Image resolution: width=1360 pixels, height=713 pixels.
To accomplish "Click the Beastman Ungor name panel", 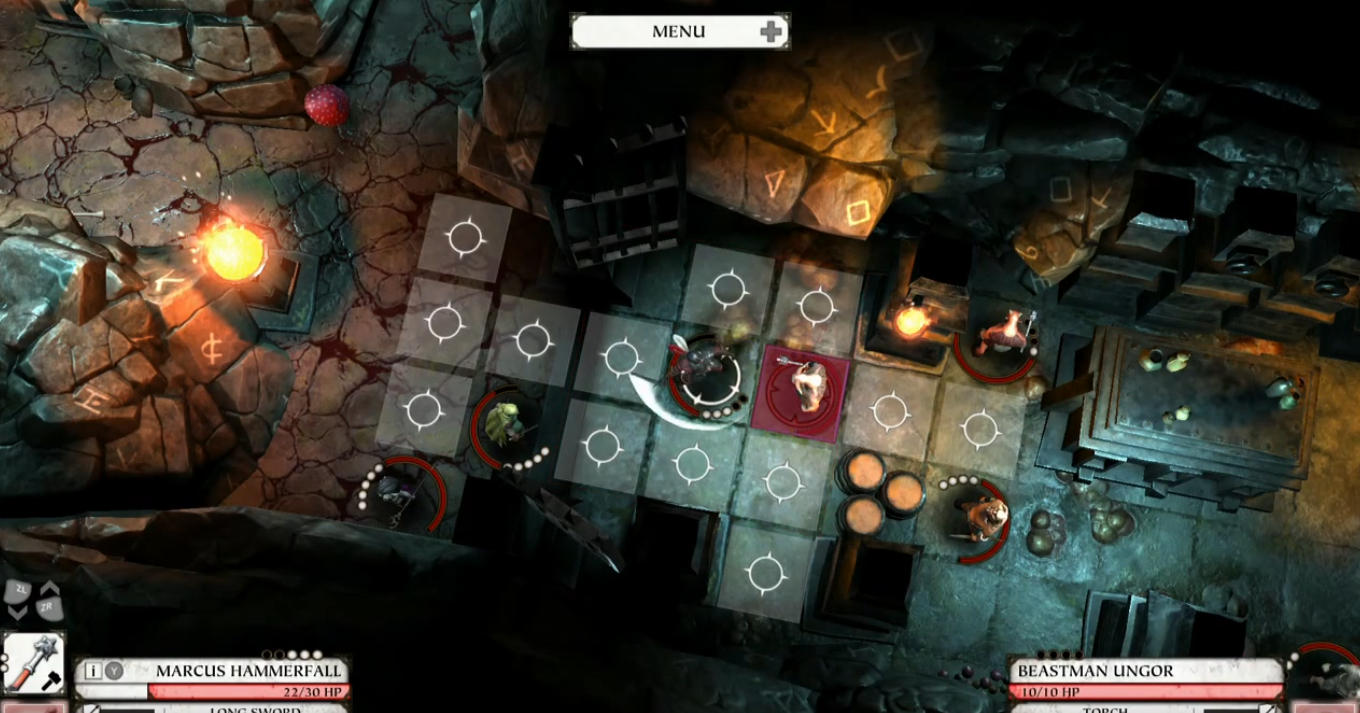I will point(1145,671).
